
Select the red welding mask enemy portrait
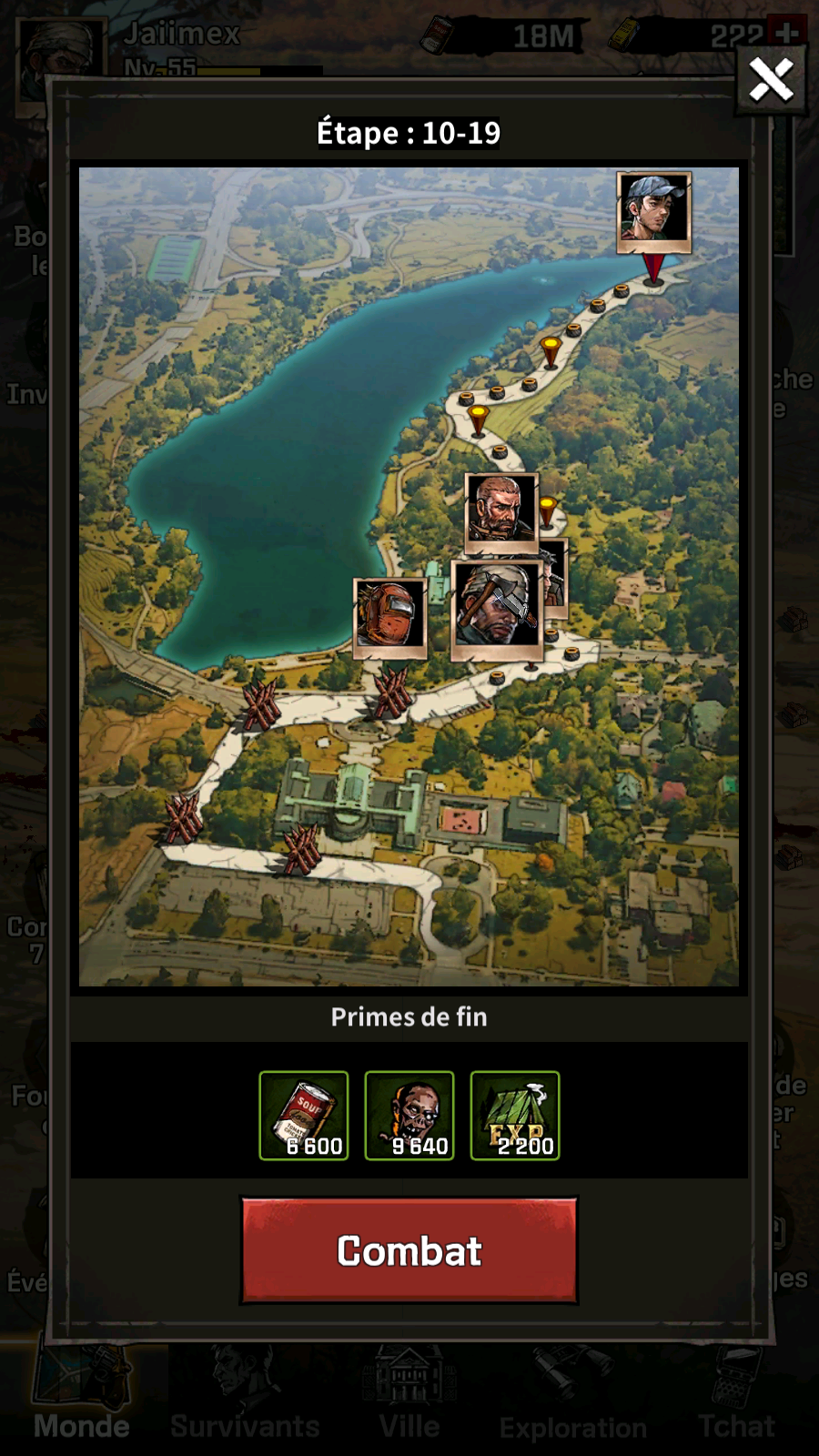point(389,617)
